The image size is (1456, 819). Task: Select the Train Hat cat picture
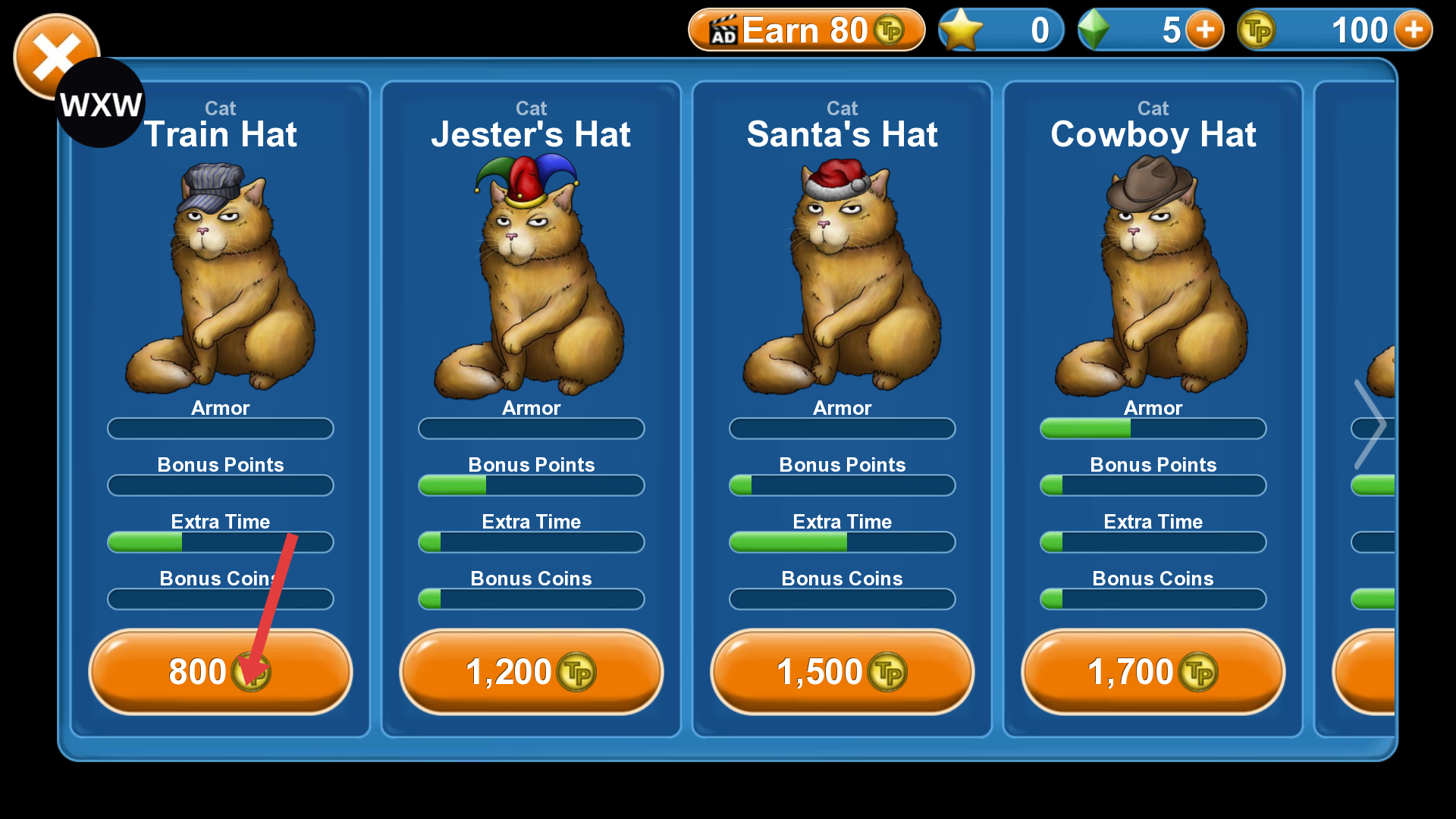point(221,281)
